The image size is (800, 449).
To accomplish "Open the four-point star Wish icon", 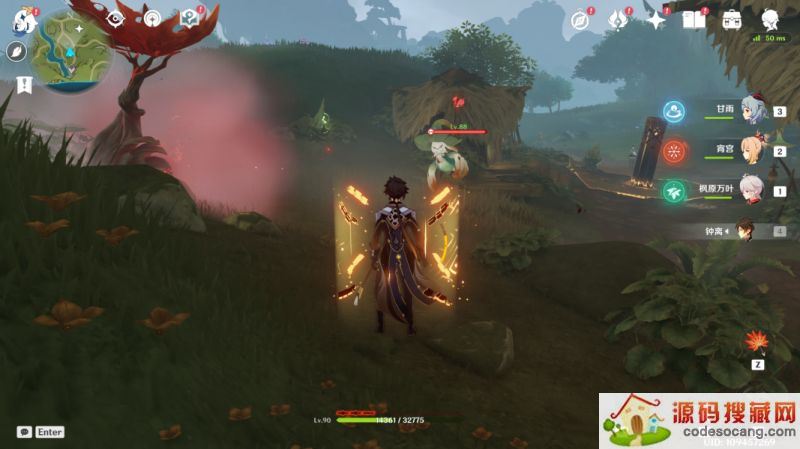I will pyautogui.click(x=656, y=20).
